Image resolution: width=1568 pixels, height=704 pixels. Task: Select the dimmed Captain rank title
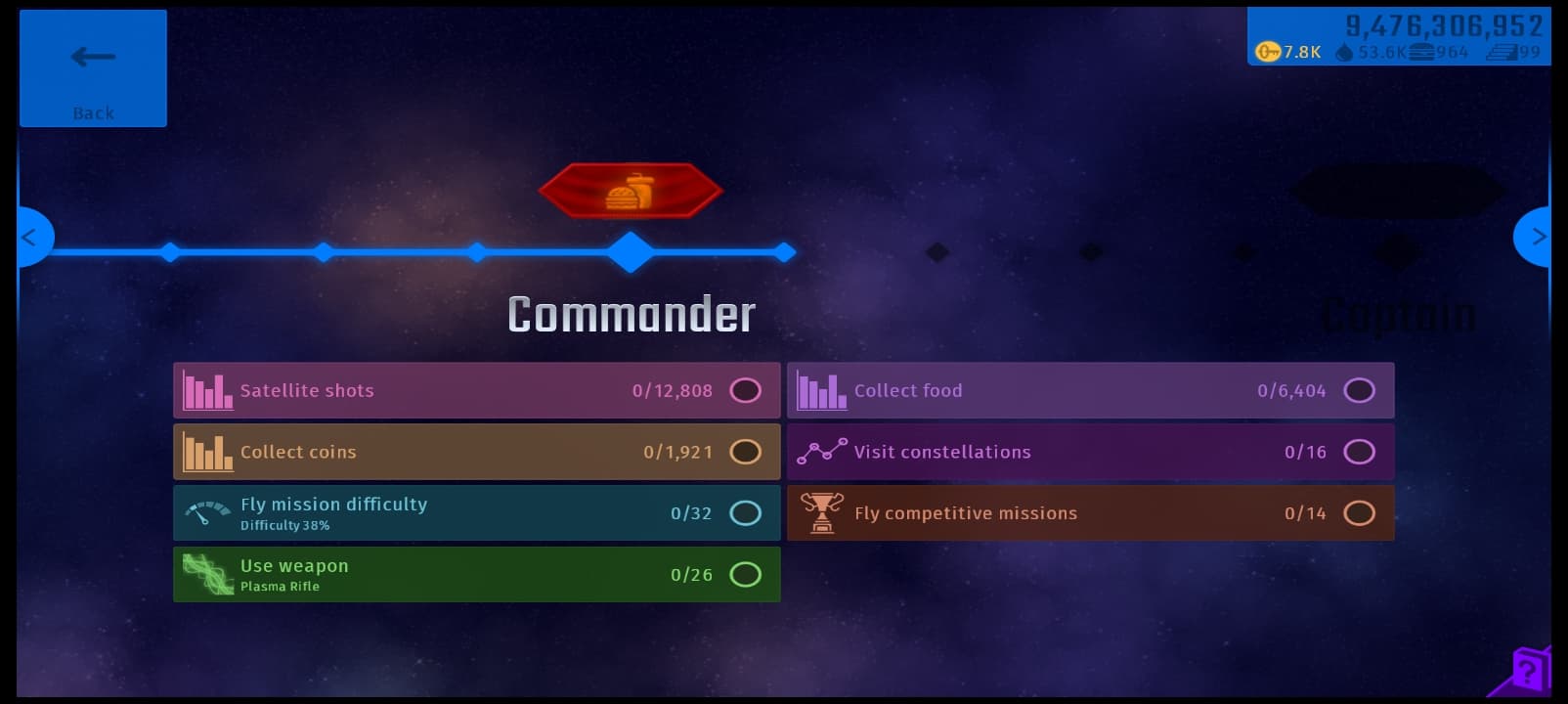point(1398,316)
